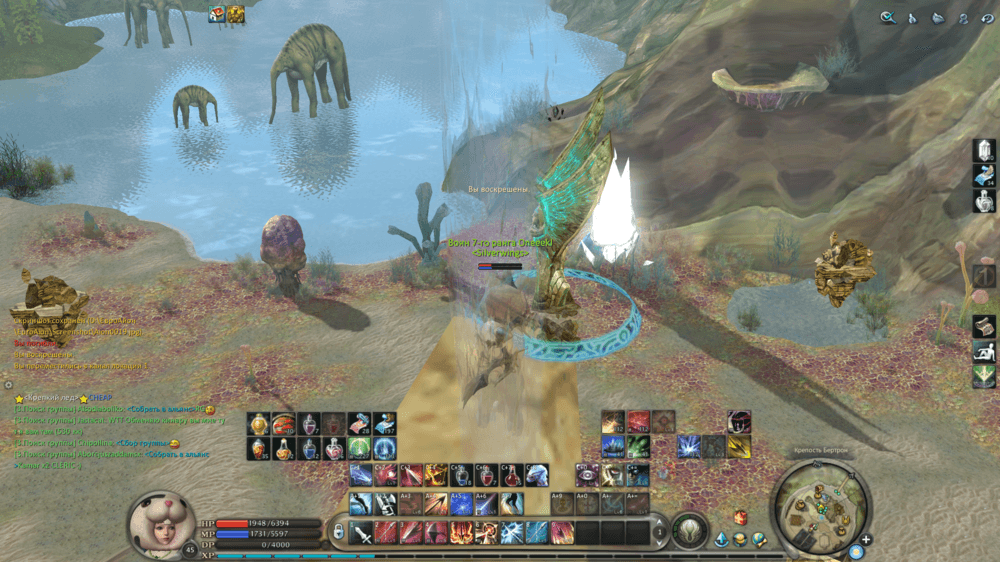Click the white crystal item shortcut

(984, 151)
